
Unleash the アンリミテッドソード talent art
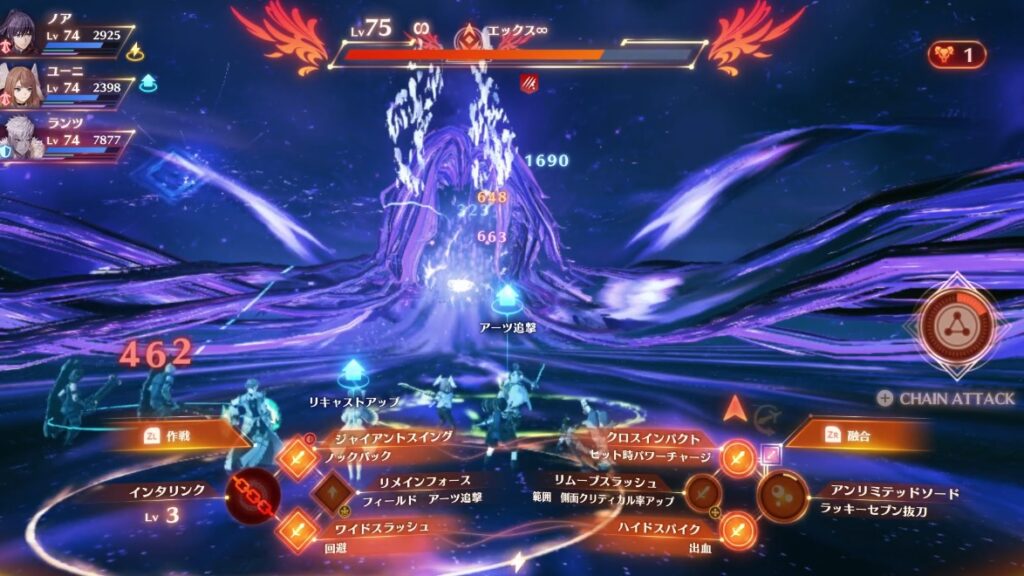click(783, 495)
